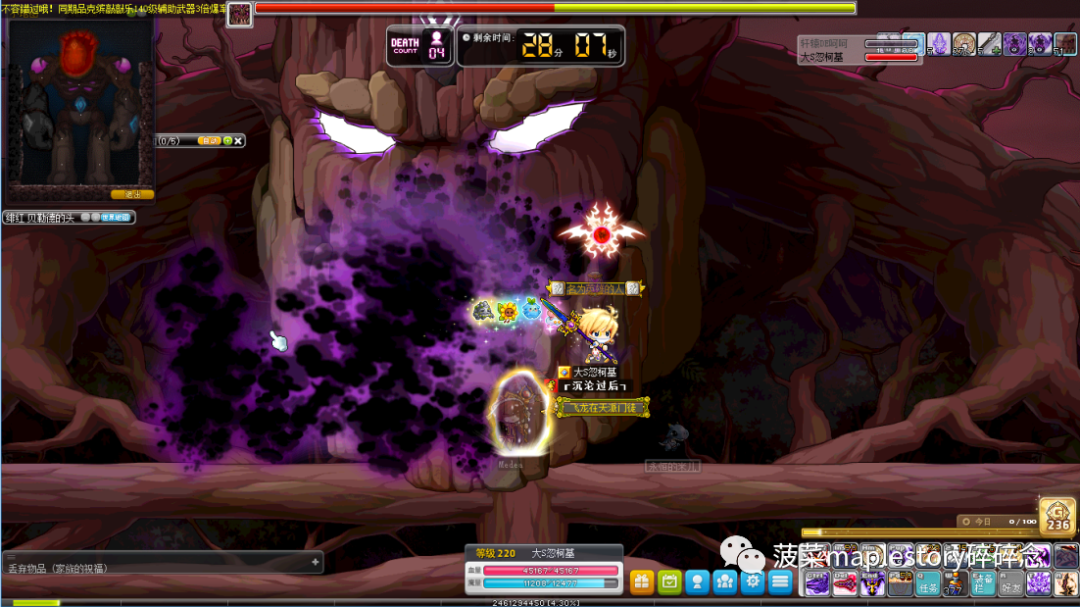Click the orange 退出 button under the boss portrait
The height and width of the screenshot is (607, 1080).
(x=132, y=194)
